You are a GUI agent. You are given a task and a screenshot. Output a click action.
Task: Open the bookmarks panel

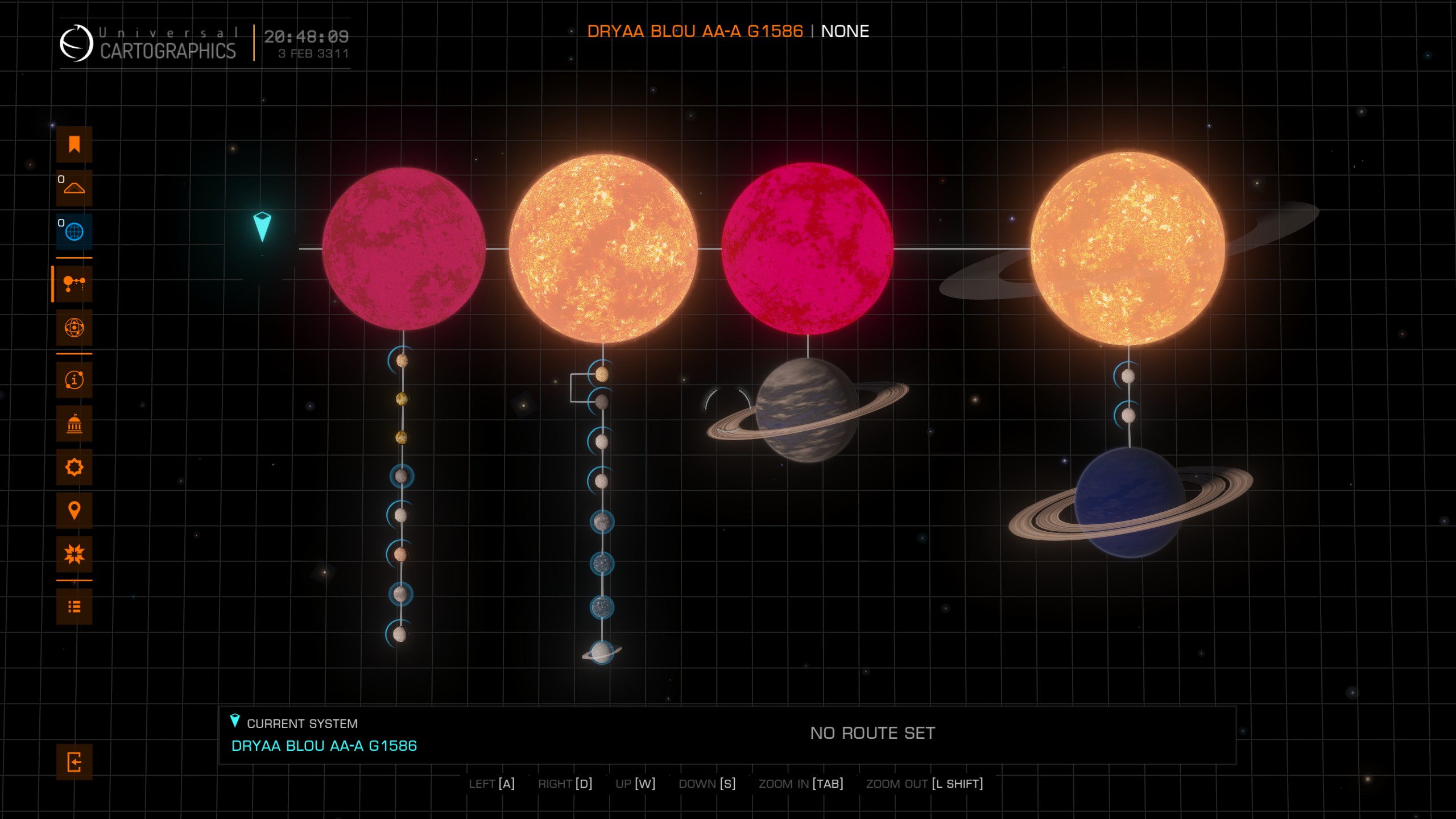(x=74, y=144)
